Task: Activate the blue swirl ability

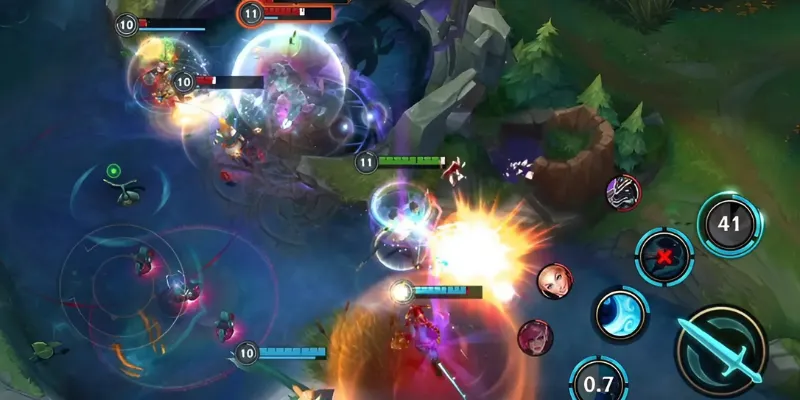Action: (x=621, y=315)
